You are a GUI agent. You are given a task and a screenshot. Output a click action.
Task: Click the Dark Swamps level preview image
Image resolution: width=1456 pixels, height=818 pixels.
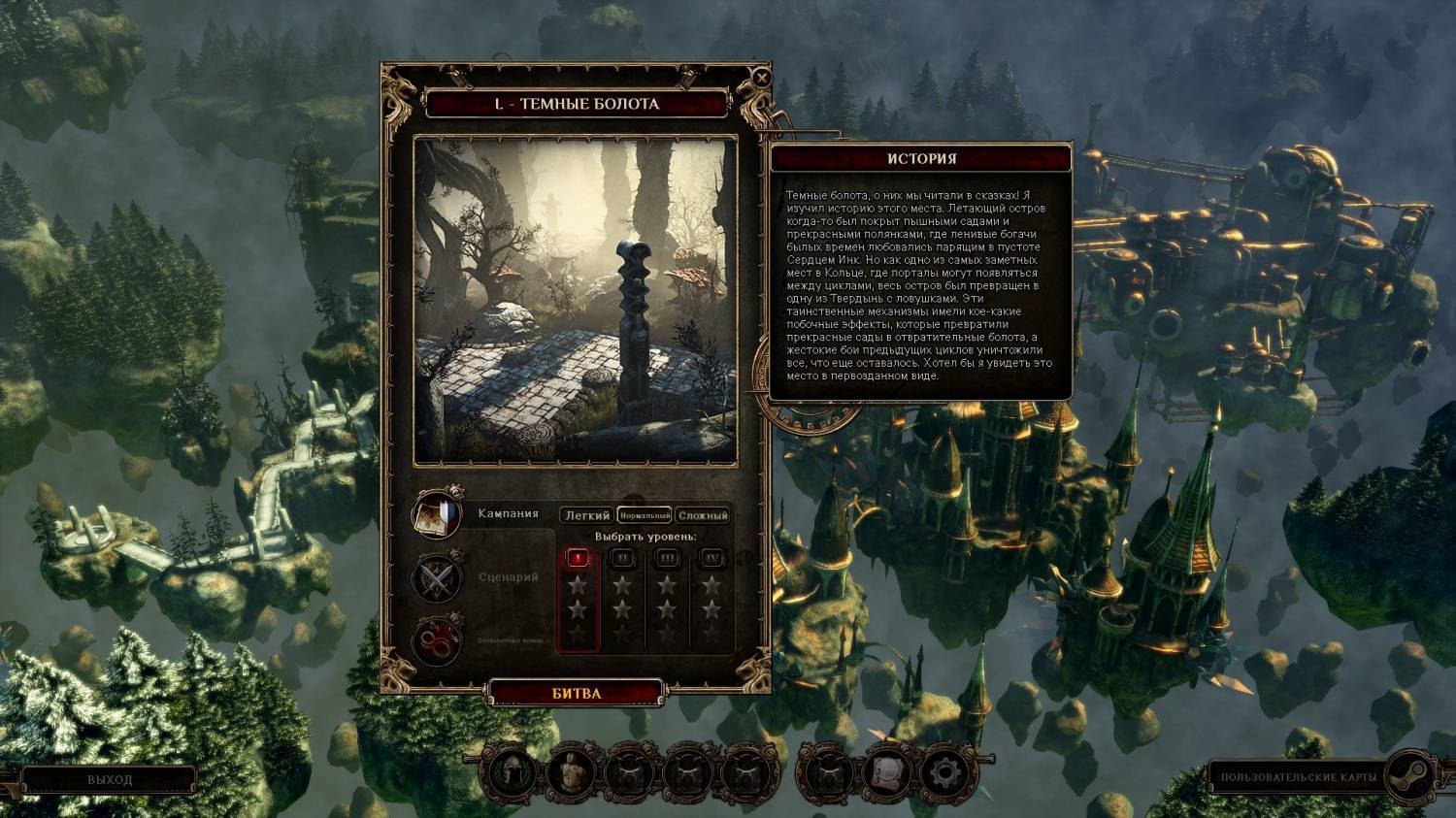tap(577, 301)
